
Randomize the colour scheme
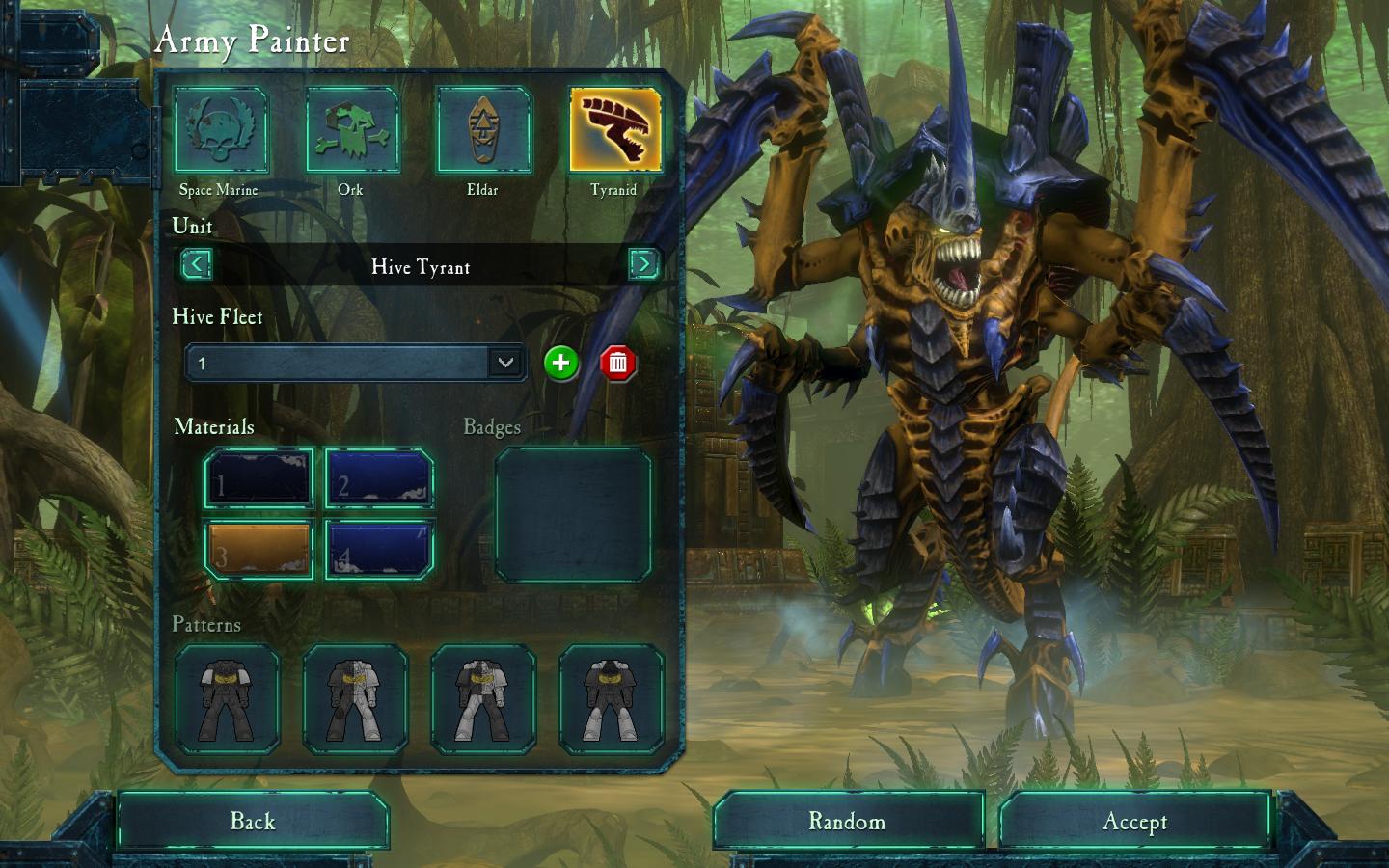847,822
